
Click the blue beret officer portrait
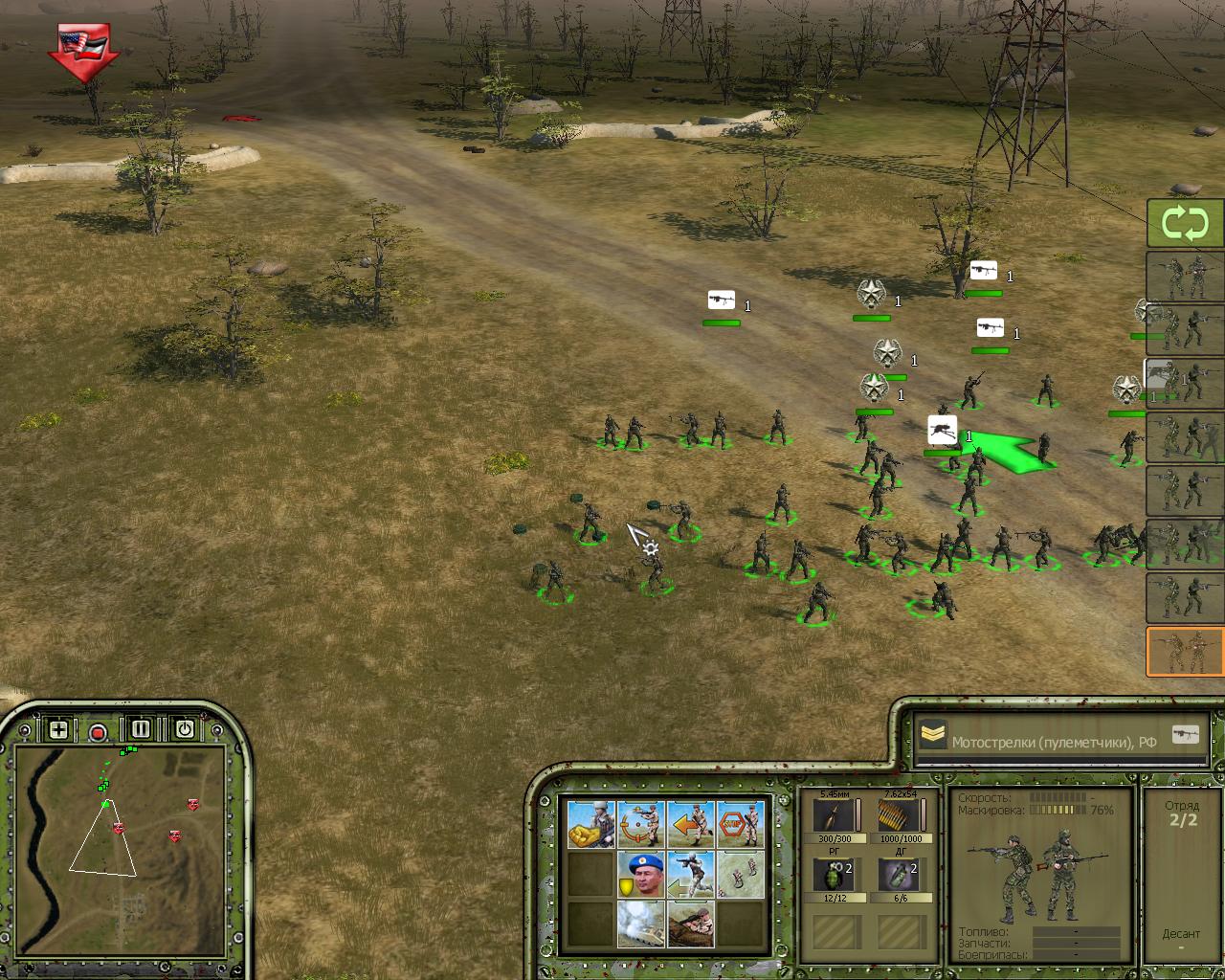click(641, 875)
